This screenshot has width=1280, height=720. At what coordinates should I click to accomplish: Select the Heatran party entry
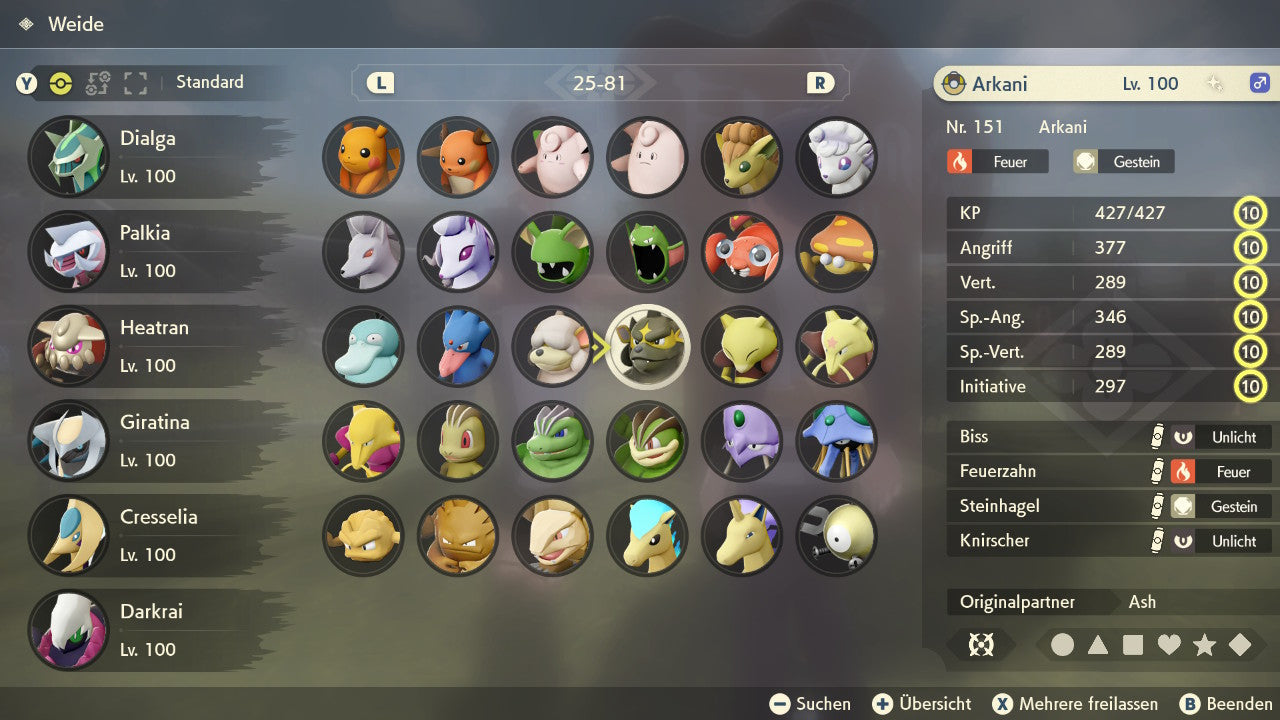150,346
